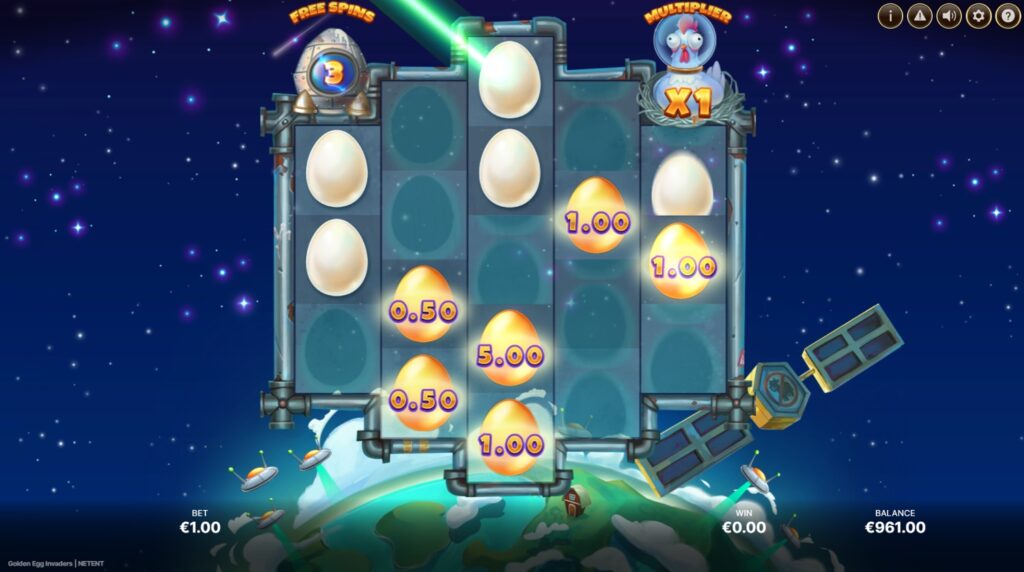Click the warning triangle icon
The image size is (1024, 572).
coord(919,16)
